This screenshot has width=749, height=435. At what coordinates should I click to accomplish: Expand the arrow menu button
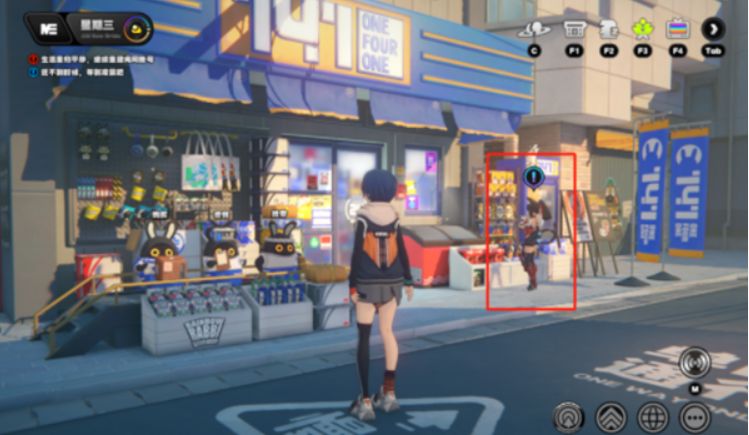pos(713,29)
